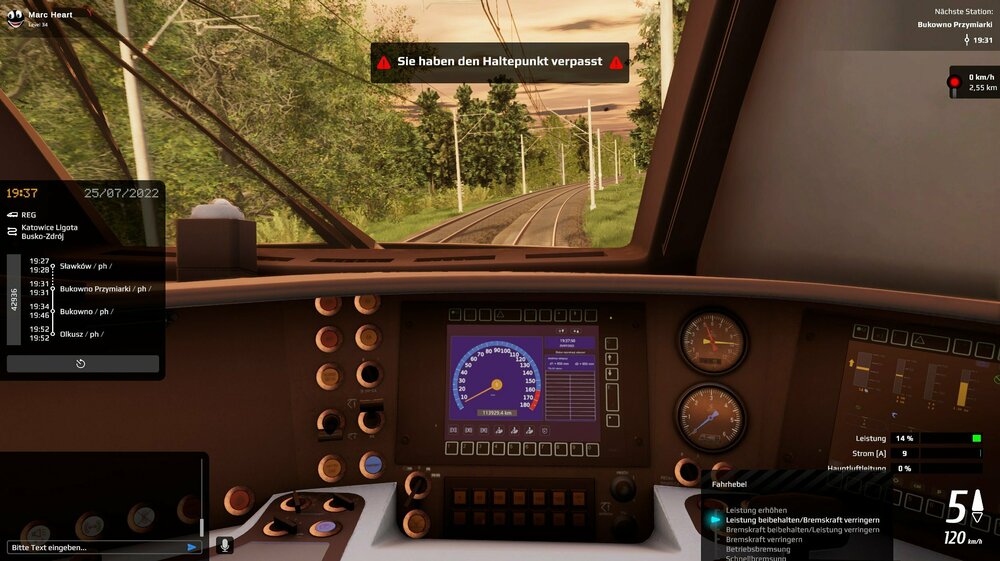Click the train number 42936 label
1000x561 pixels.
point(14,299)
